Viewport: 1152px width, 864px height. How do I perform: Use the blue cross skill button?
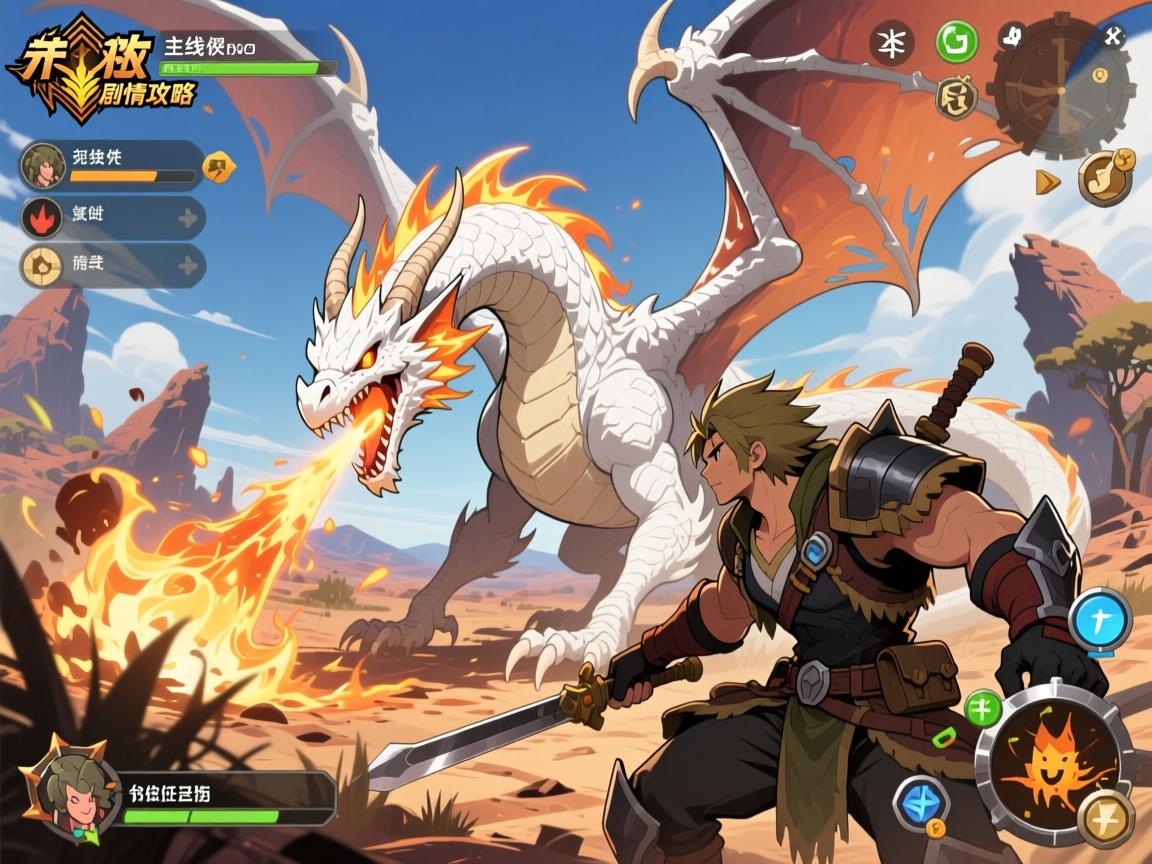tap(1100, 621)
